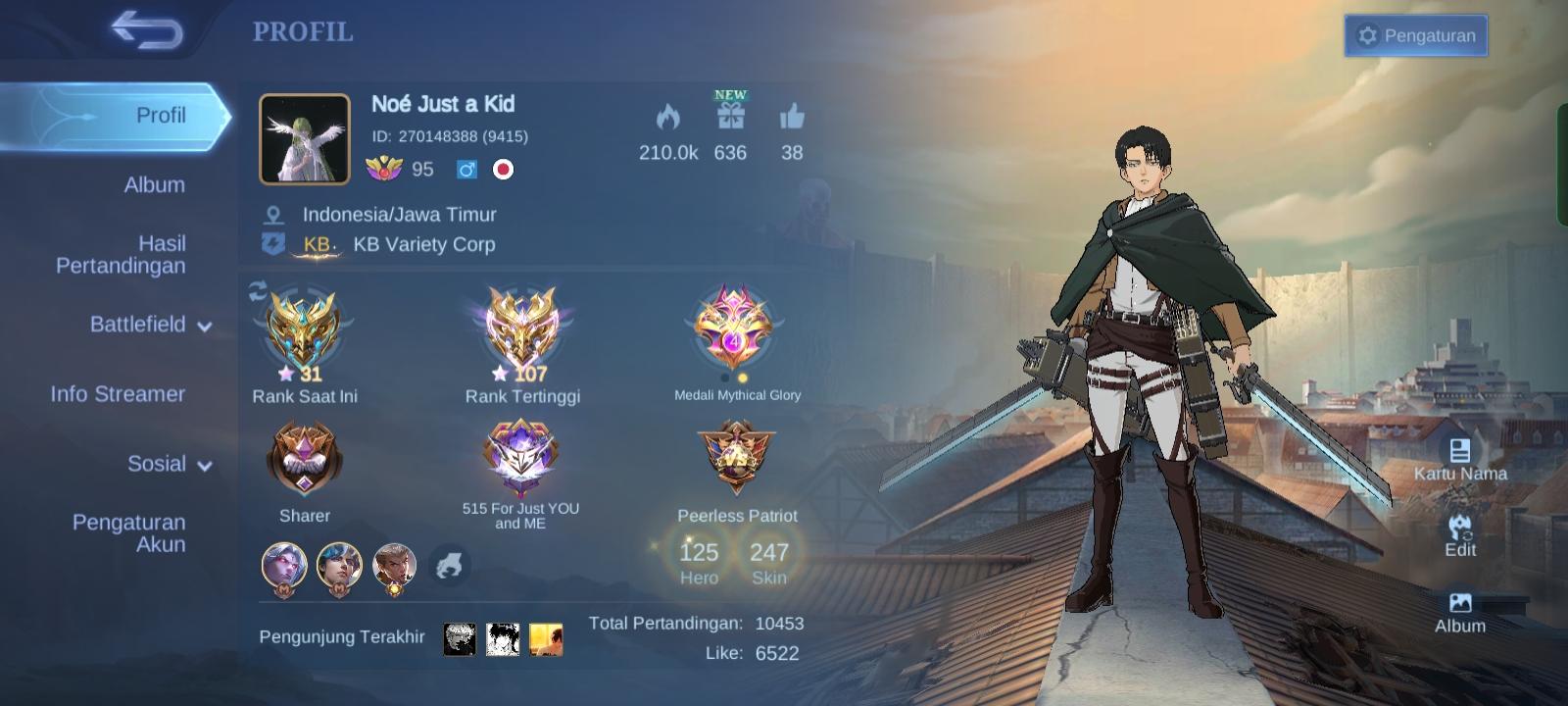Click the Edit icon on the right
1568x706 pixels.
point(1460,531)
